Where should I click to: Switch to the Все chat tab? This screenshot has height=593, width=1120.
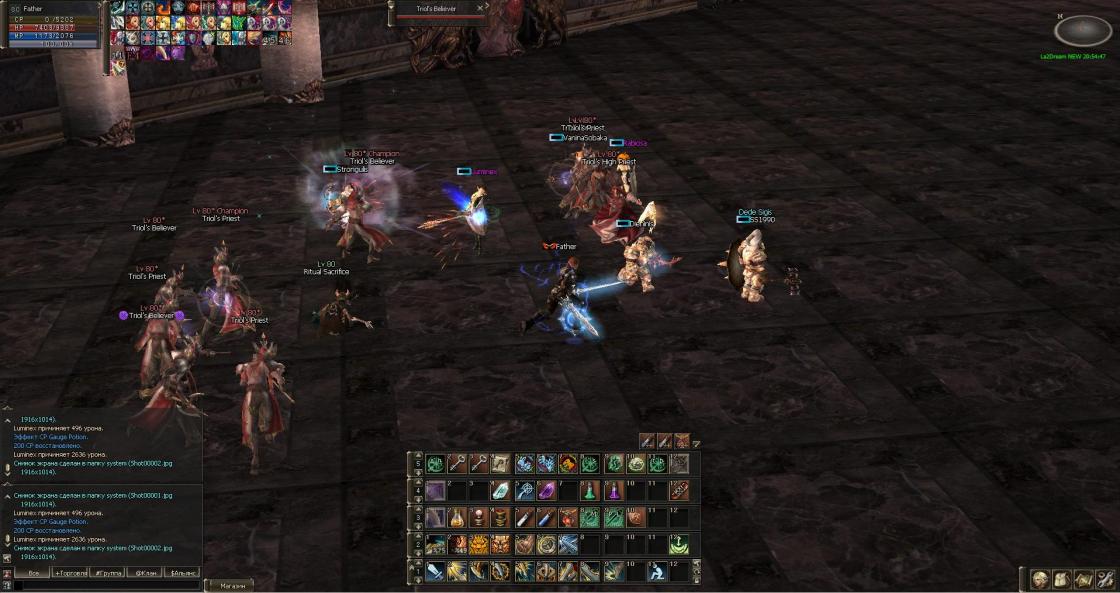(x=32, y=572)
